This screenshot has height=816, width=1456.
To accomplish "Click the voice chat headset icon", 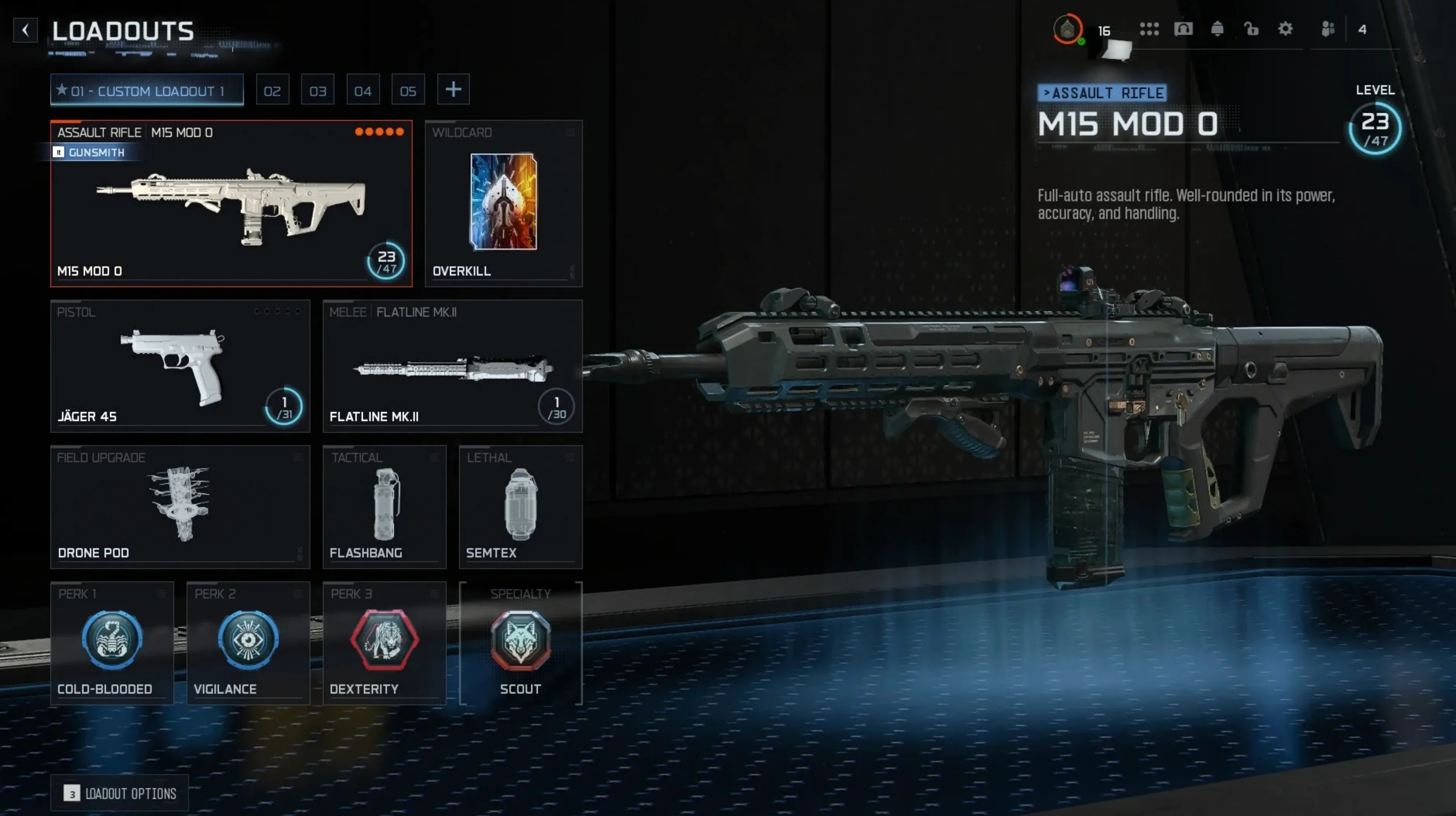I will coord(1184,29).
